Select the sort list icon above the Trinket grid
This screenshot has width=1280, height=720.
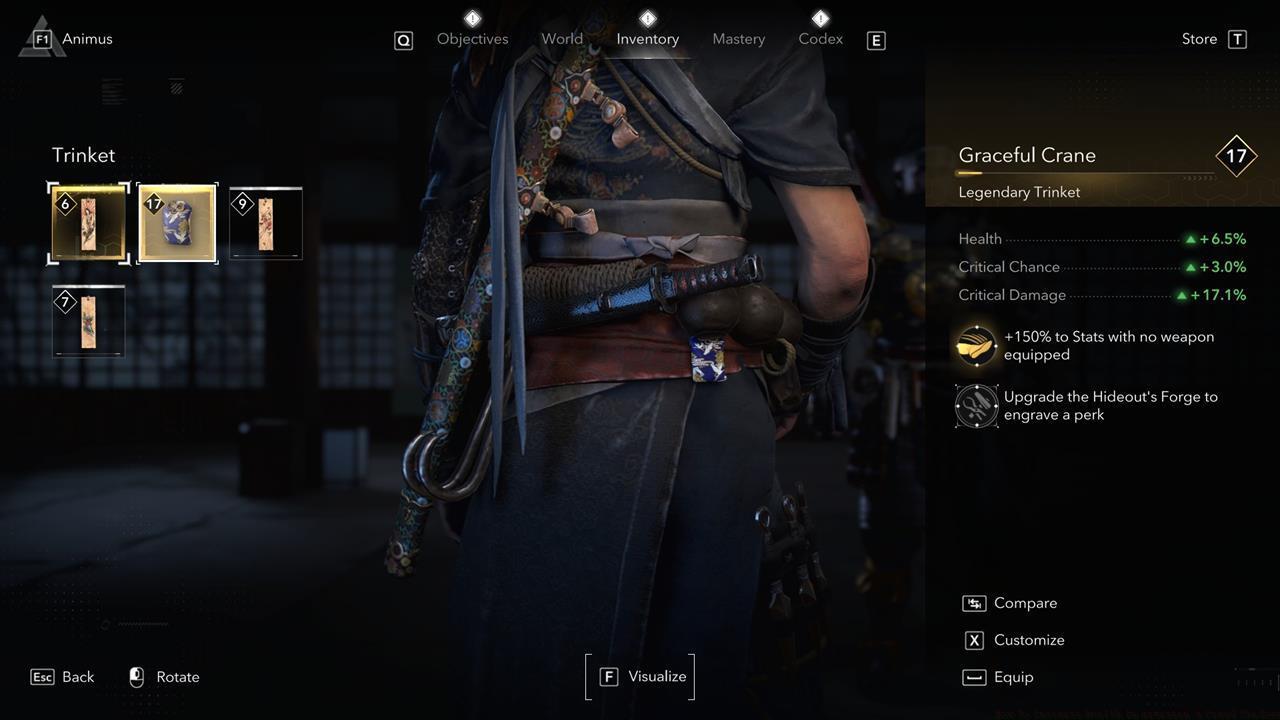113,90
